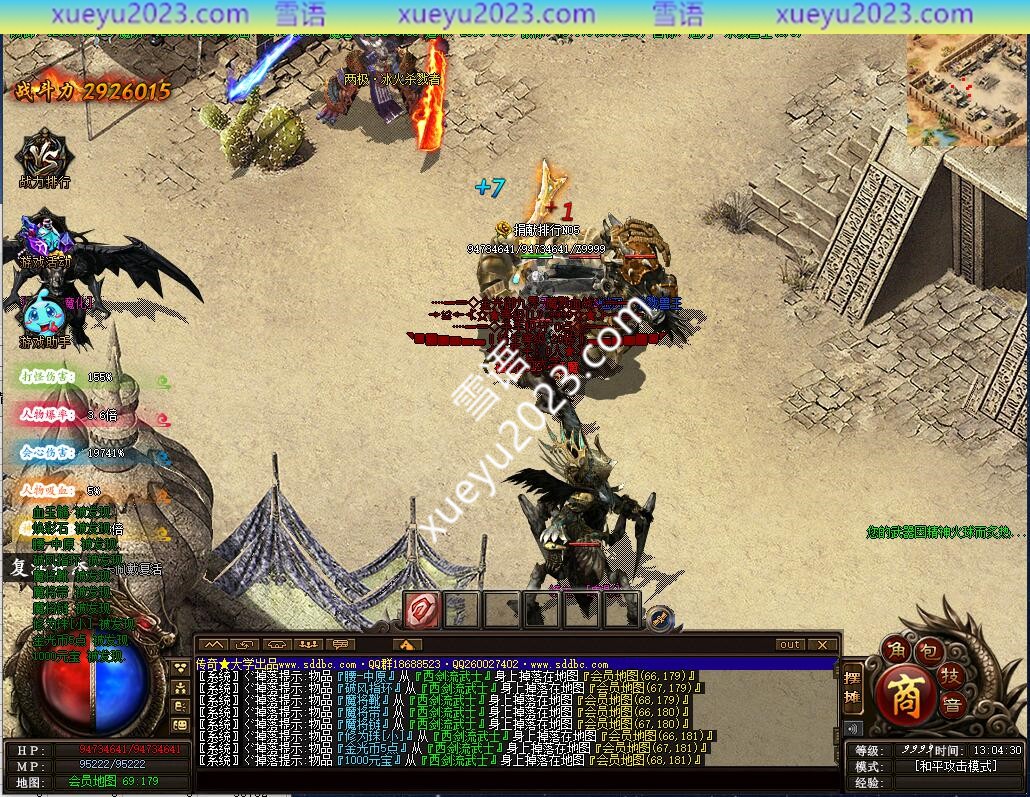Click the face icon beside the orb

181,724
